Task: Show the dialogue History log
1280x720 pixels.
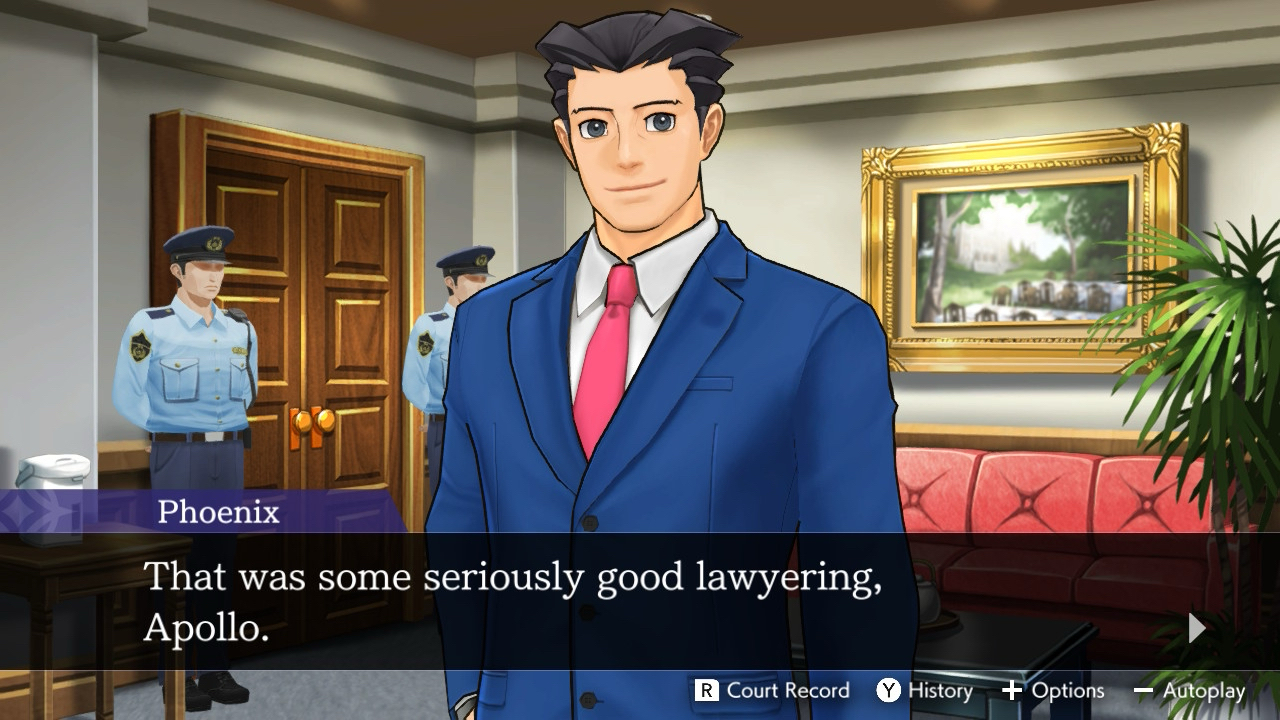Action: pyautogui.click(x=924, y=690)
